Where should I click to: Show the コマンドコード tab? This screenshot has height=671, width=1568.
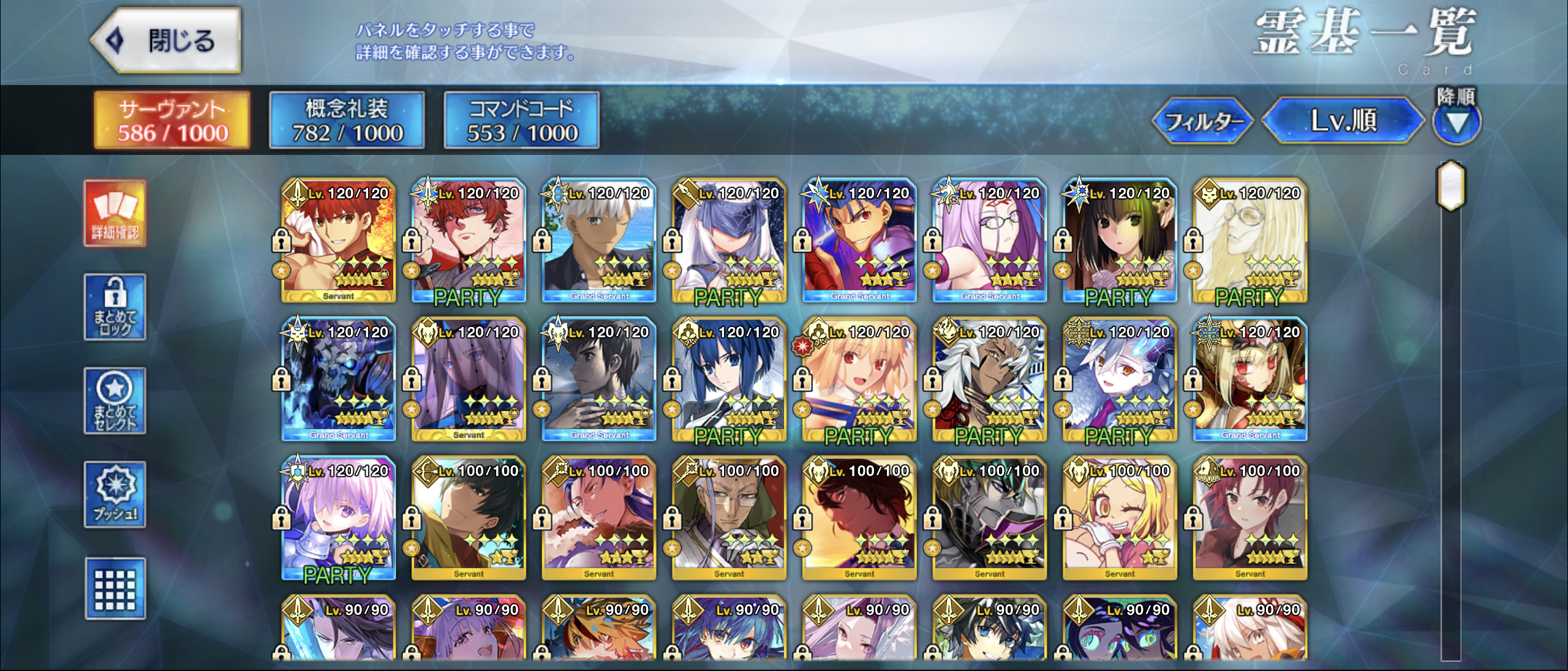point(521,120)
